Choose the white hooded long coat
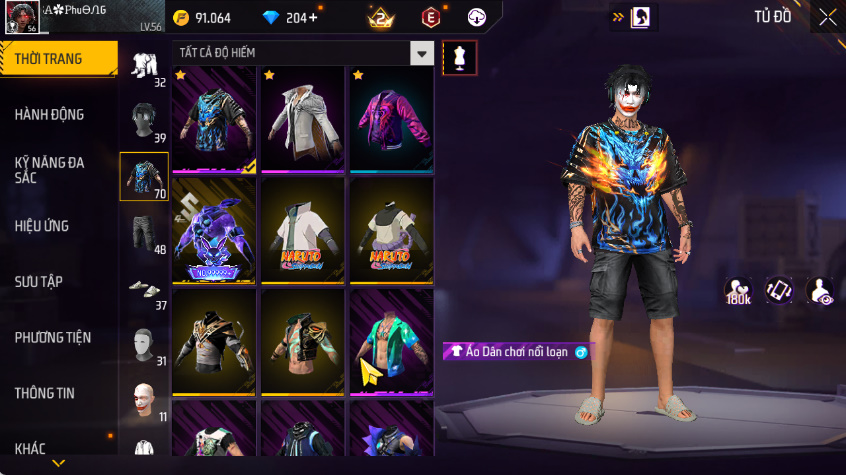Viewport: 846px width, 475px height. (x=302, y=119)
